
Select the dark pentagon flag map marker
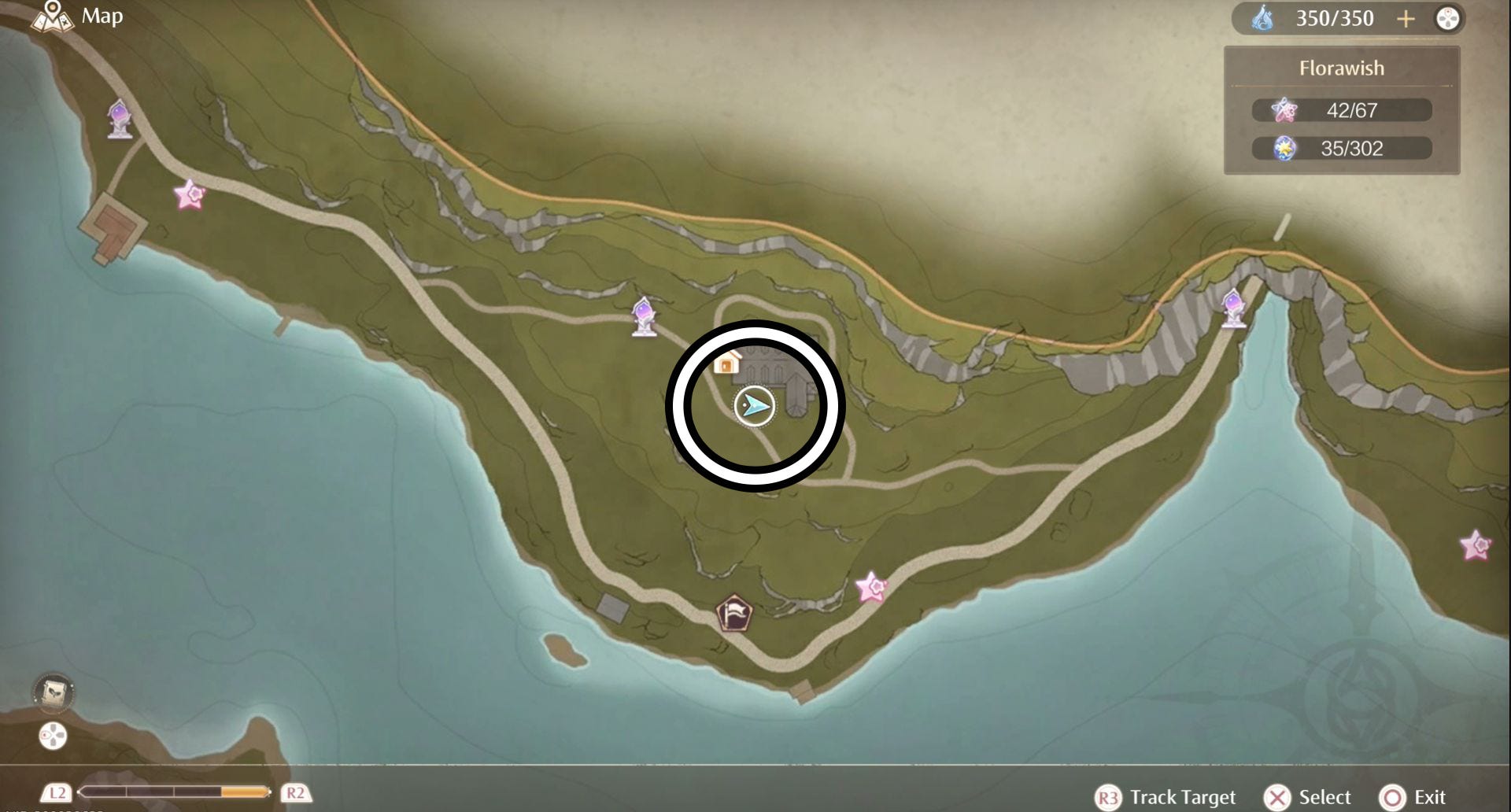tap(733, 613)
